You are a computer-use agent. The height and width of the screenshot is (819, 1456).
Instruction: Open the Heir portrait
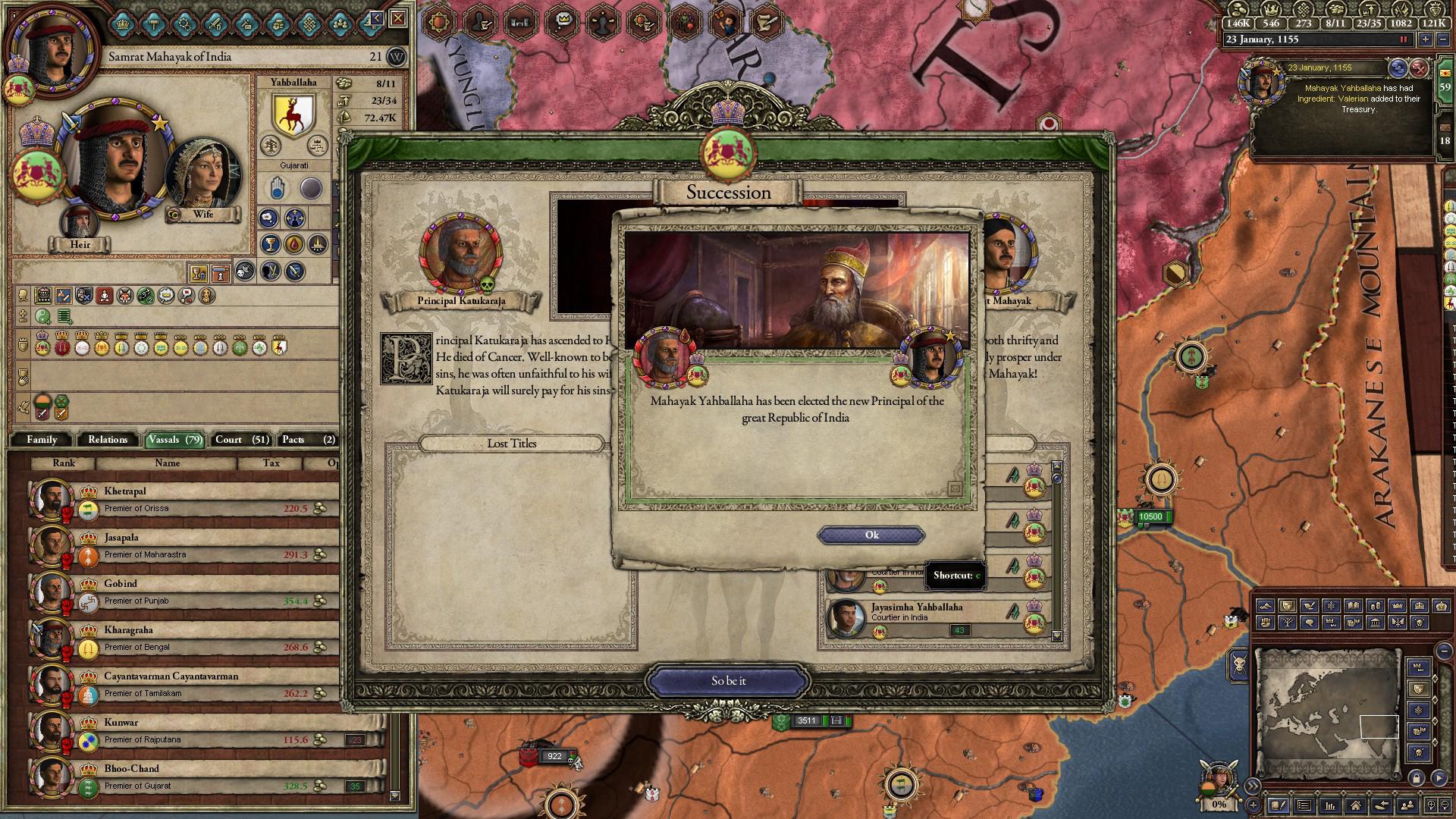80,224
